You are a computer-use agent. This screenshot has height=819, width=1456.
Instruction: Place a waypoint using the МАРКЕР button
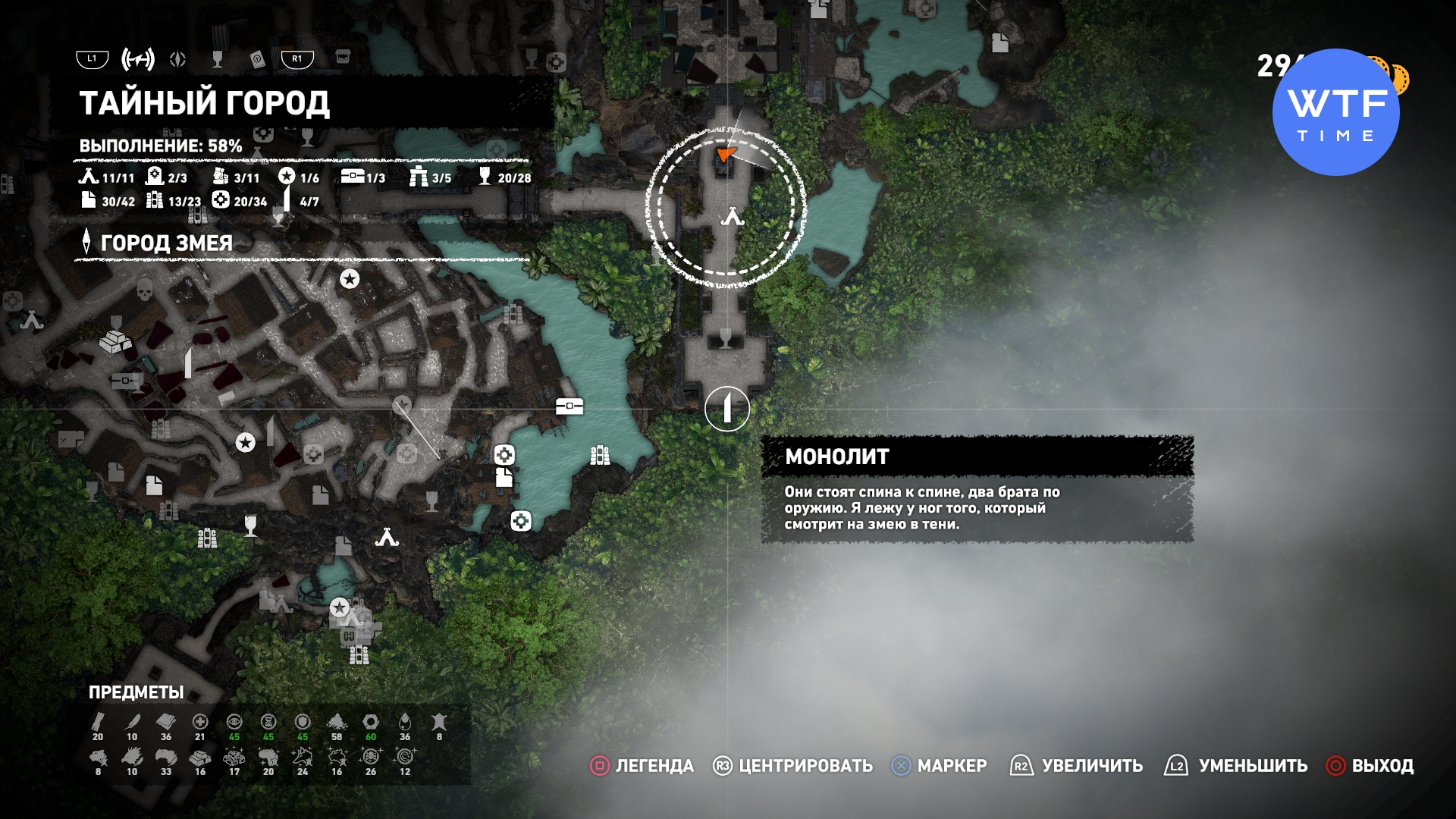click(x=939, y=766)
